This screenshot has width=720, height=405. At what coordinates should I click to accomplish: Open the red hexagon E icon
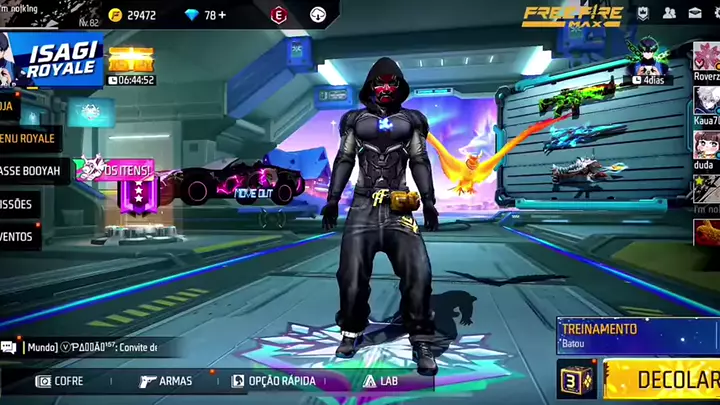pyautogui.click(x=279, y=15)
